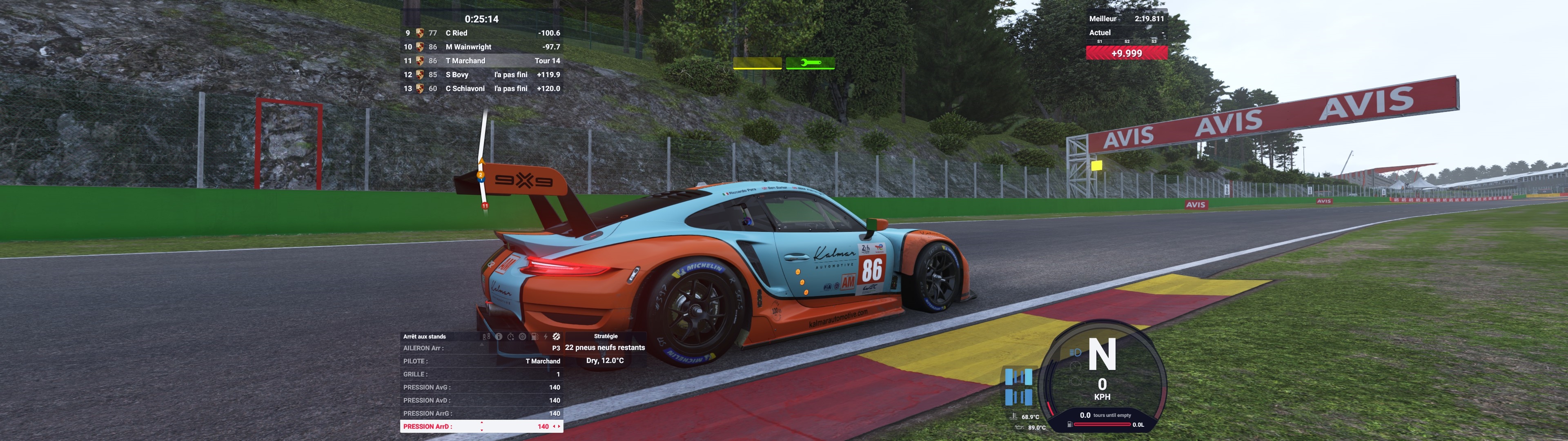Image resolution: width=1568 pixels, height=441 pixels.
Task: Open the fuel pump page icon
Action: (x=534, y=336)
